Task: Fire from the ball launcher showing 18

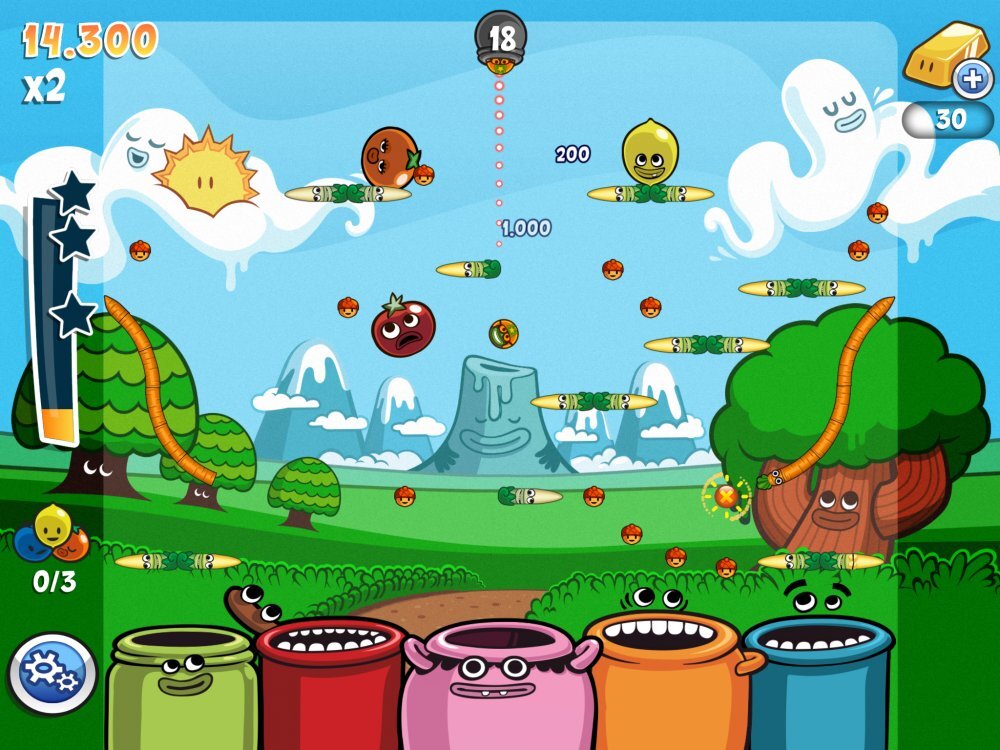Action: tap(500, 42)
